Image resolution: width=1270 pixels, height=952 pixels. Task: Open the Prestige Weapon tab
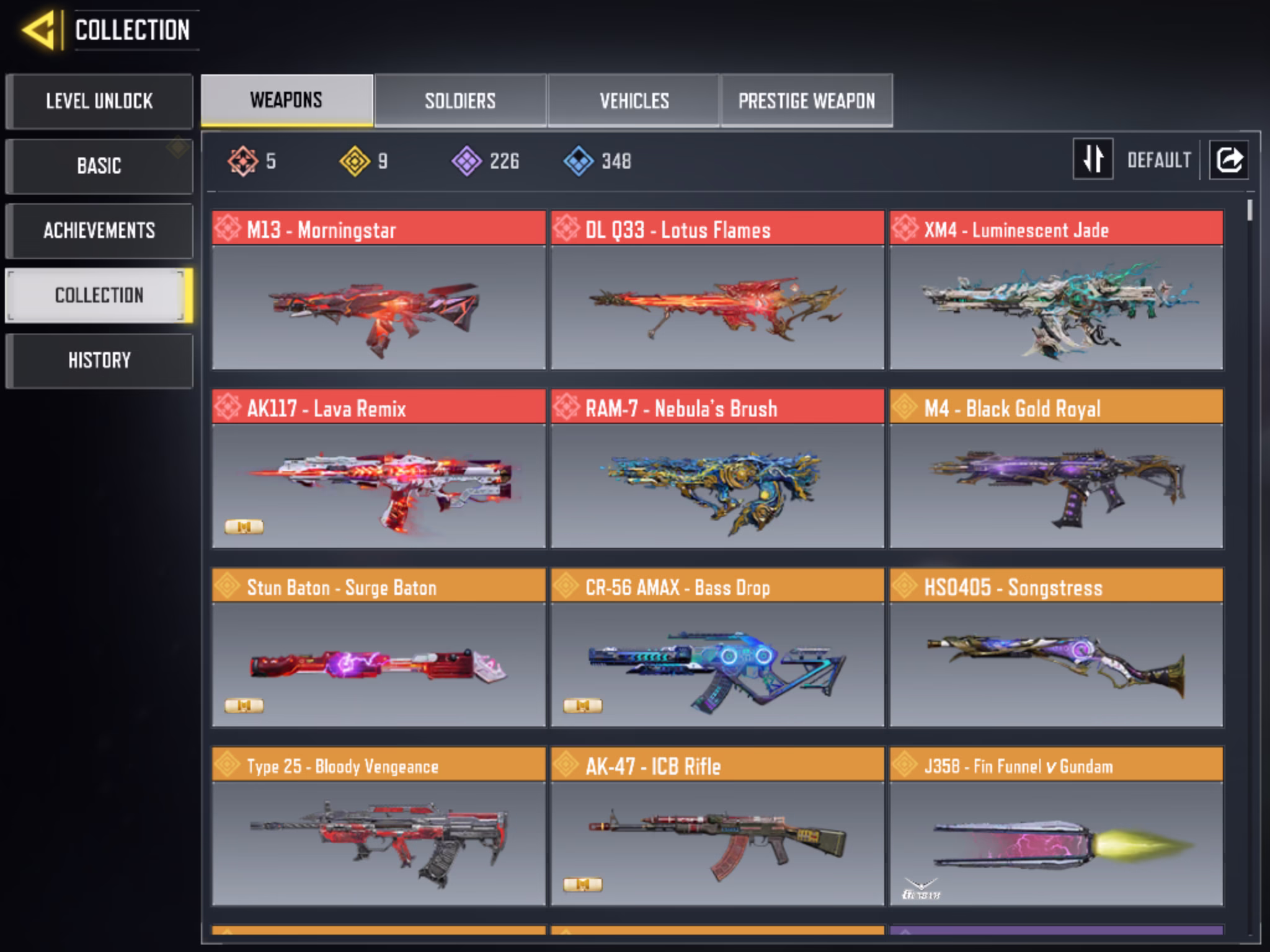click(x=806, y=100)
